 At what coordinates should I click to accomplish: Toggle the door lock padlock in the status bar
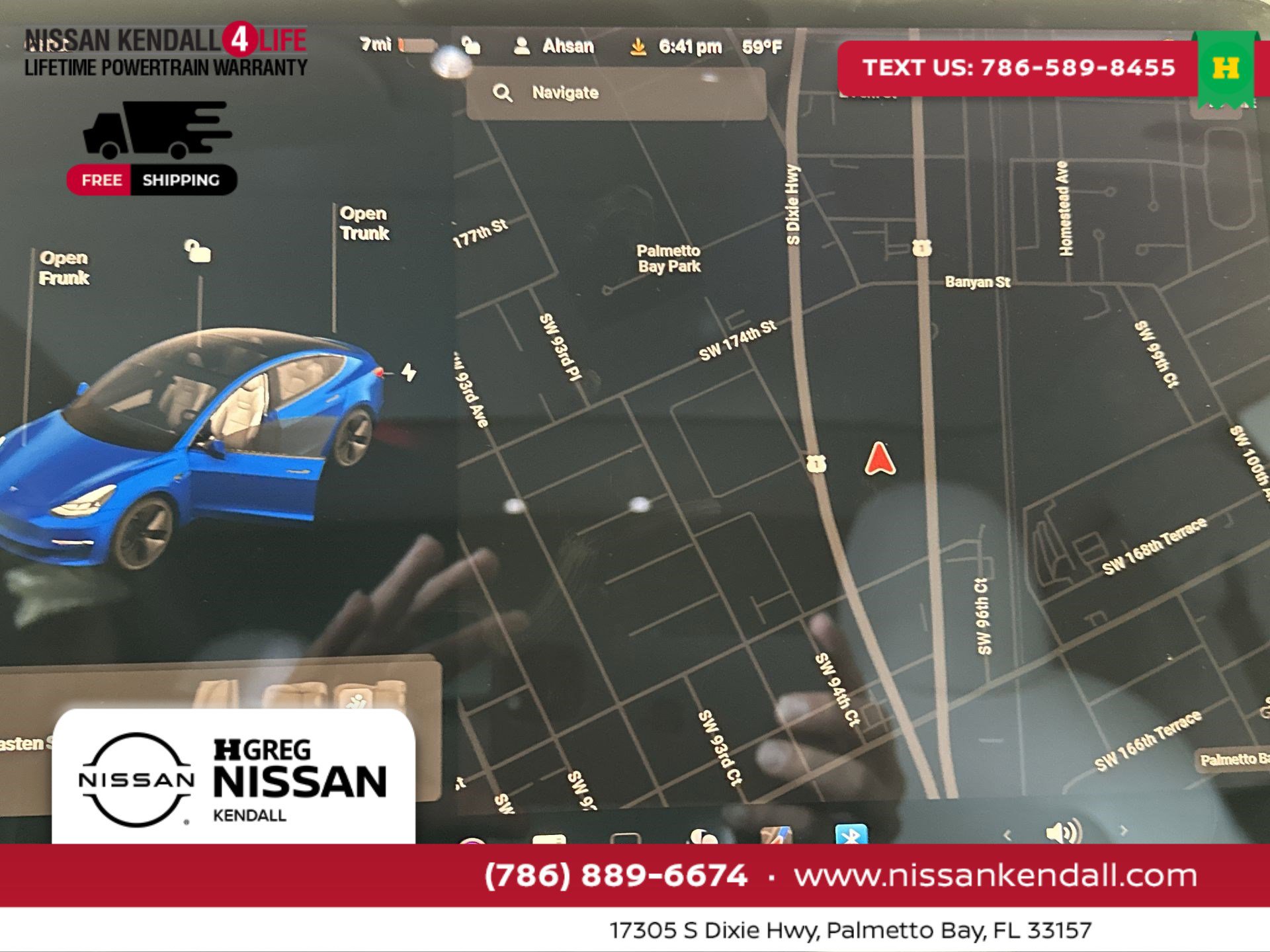coord(471,46)
